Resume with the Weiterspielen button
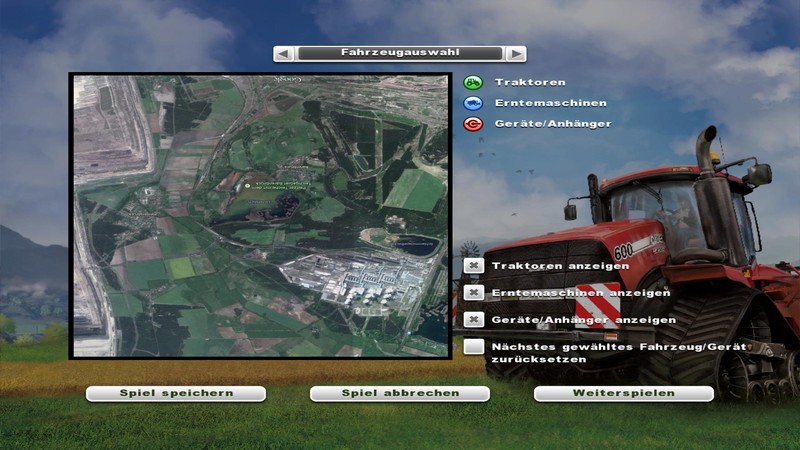The image size is (800, 450). click(x=623, y=393)
